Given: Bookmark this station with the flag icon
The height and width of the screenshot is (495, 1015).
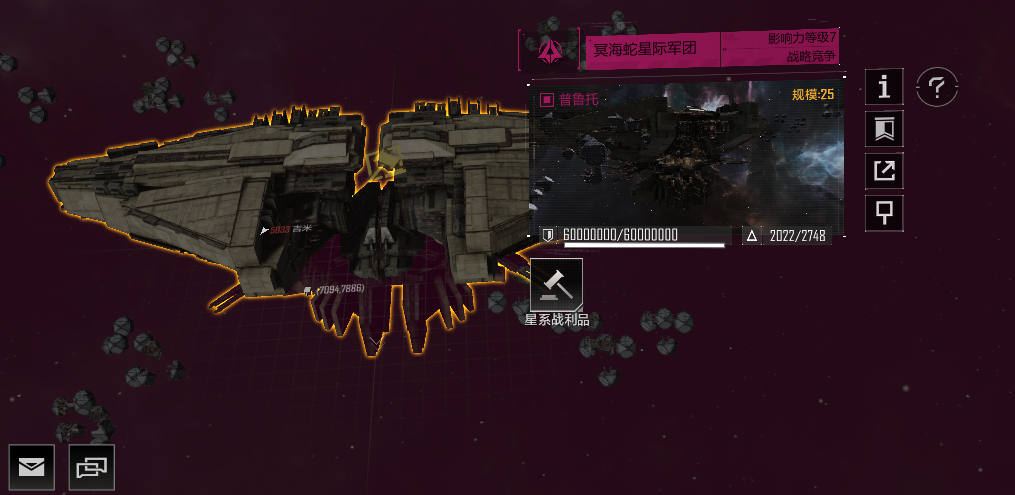Looking at the screenshot, I should click(x=884, y=129).
